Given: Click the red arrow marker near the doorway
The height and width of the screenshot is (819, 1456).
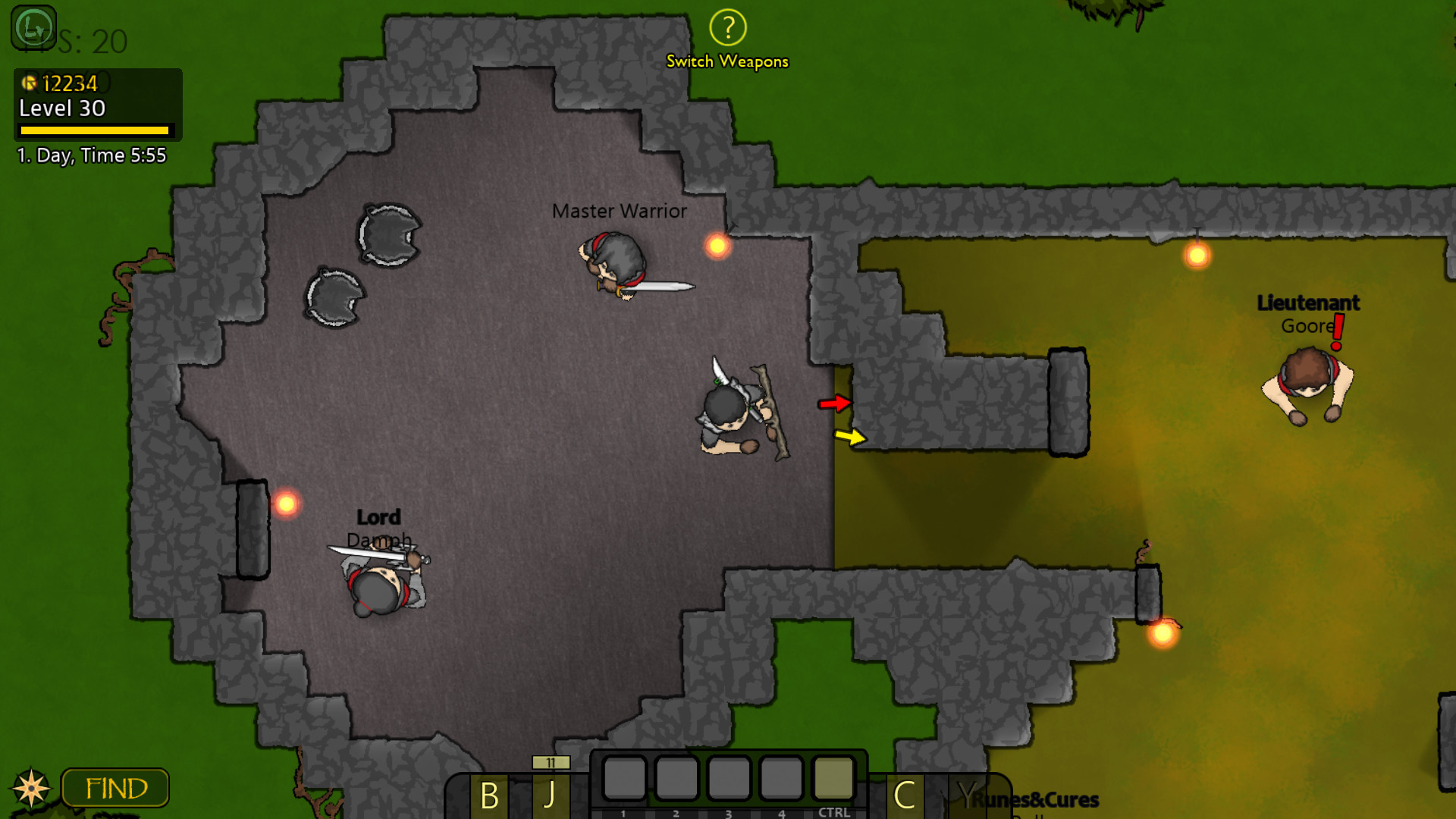Looking at the screenshot, I should (834, 404).
